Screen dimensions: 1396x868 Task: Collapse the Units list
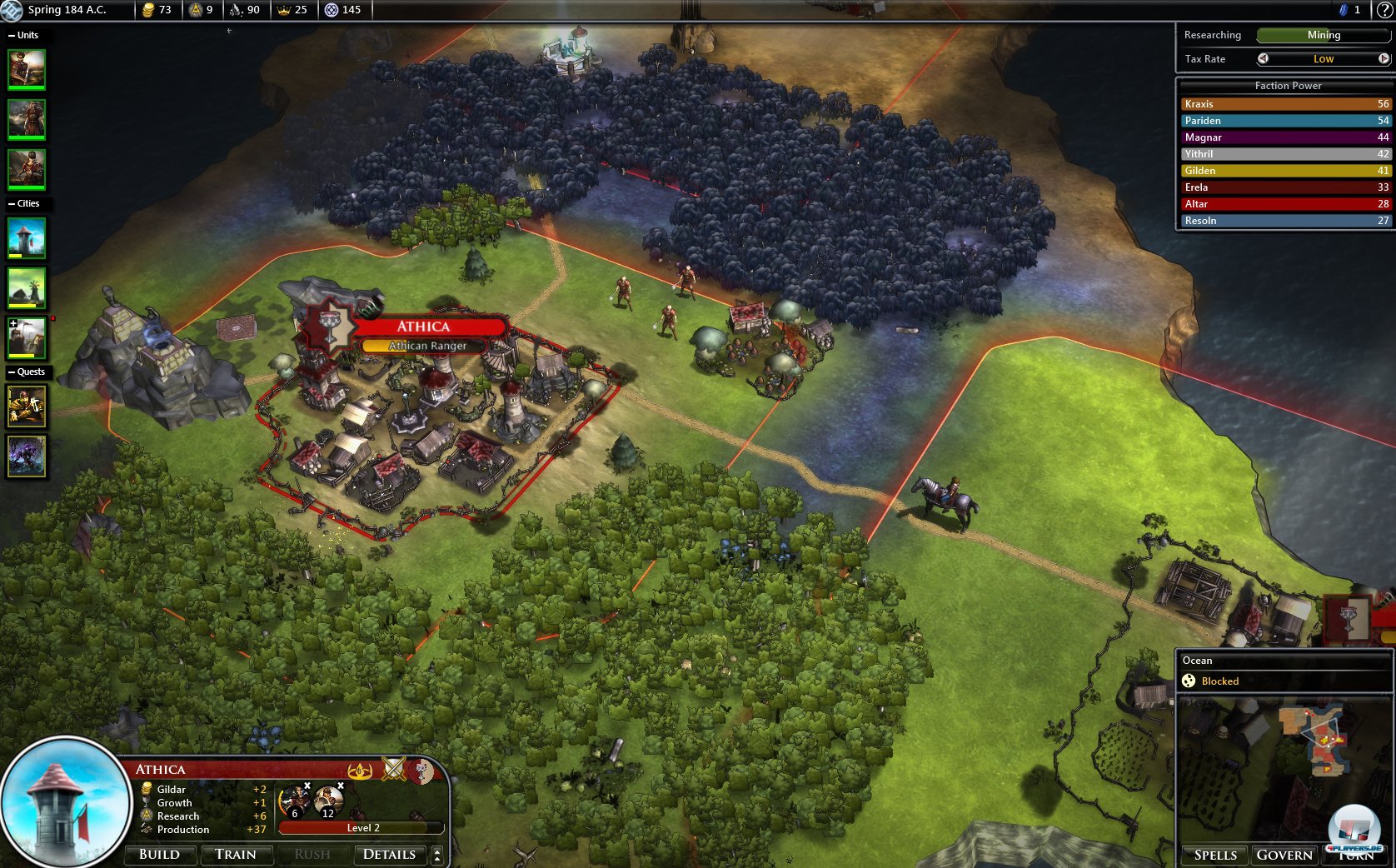click(x=12, y=35)
